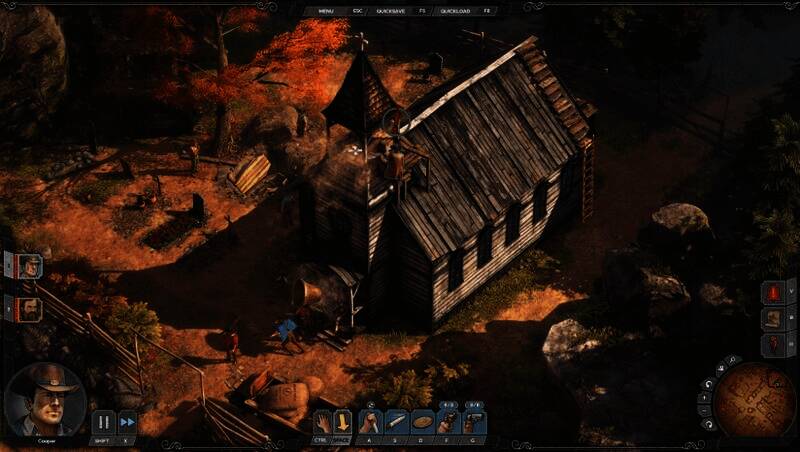Toggle the yellow down-arrow crouch icon
Image resolution: width=800 pixels, height=452 pixels.
click(x=343, y=421)
